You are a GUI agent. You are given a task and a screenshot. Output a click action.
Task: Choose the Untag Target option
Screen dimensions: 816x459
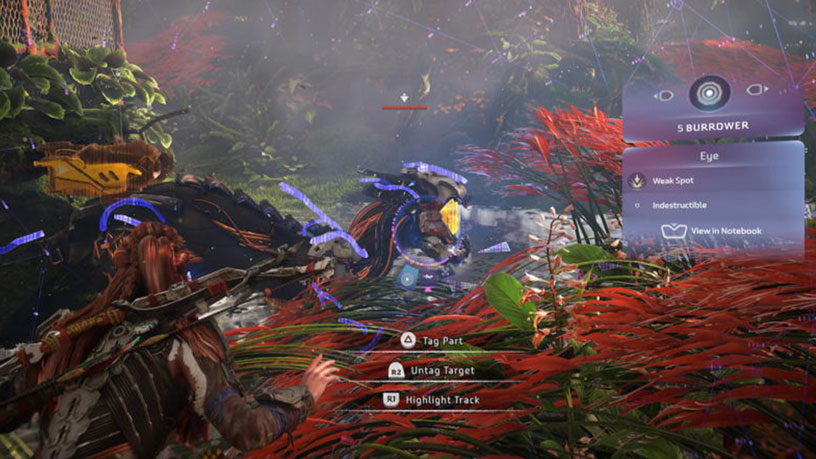(440, 370)
